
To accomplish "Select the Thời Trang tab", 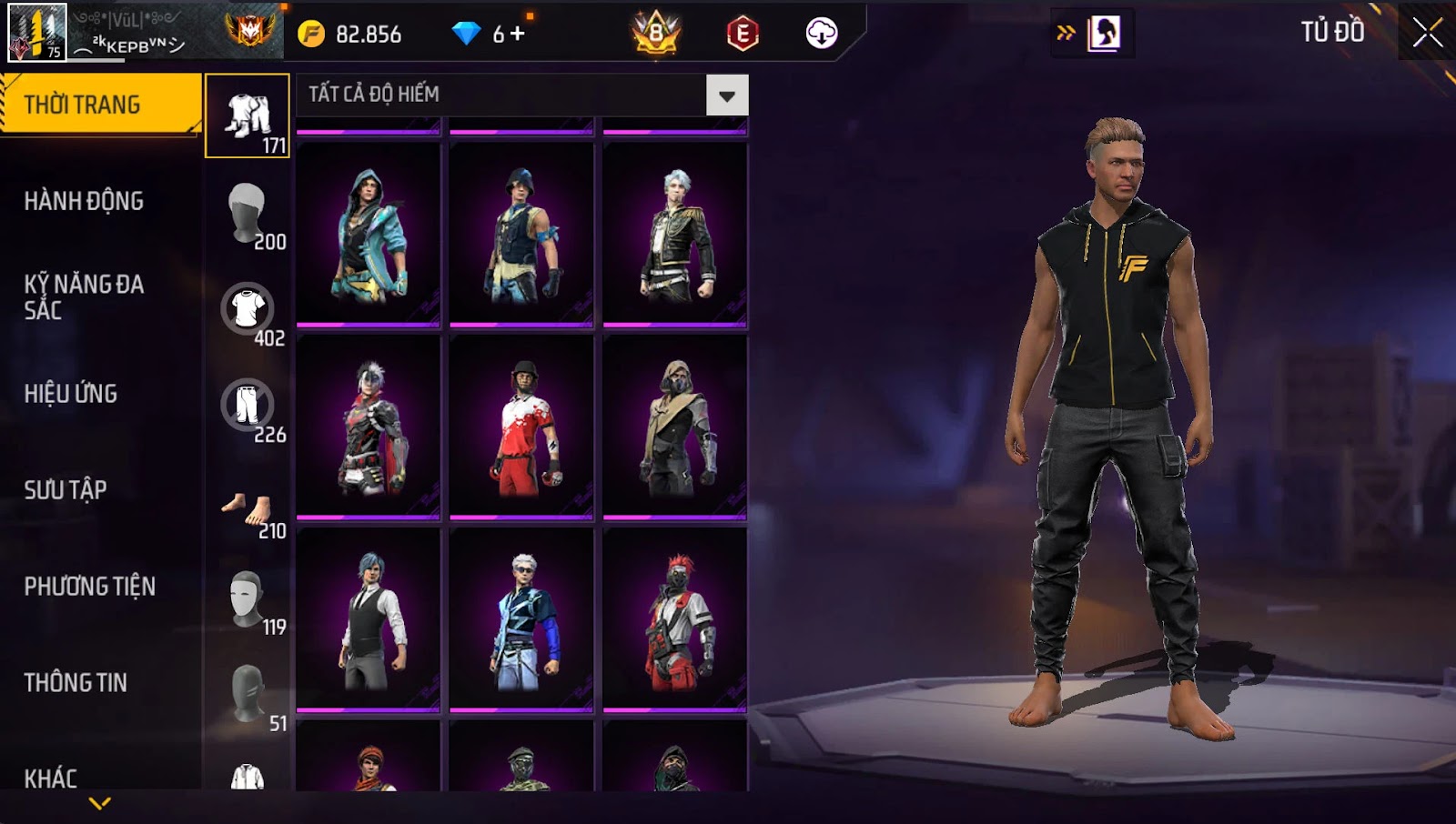I will tap(83, 105).
